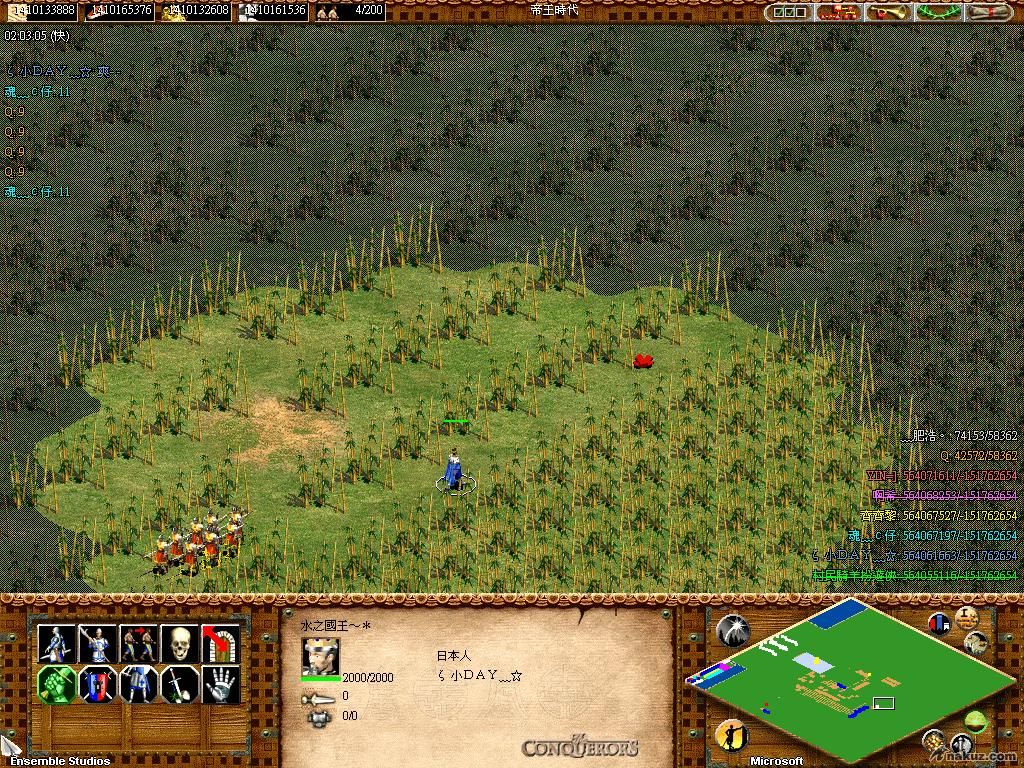Delete the unit with the skull icon
This screenshot has height=768, width=1024.
(x=180, y=644)
